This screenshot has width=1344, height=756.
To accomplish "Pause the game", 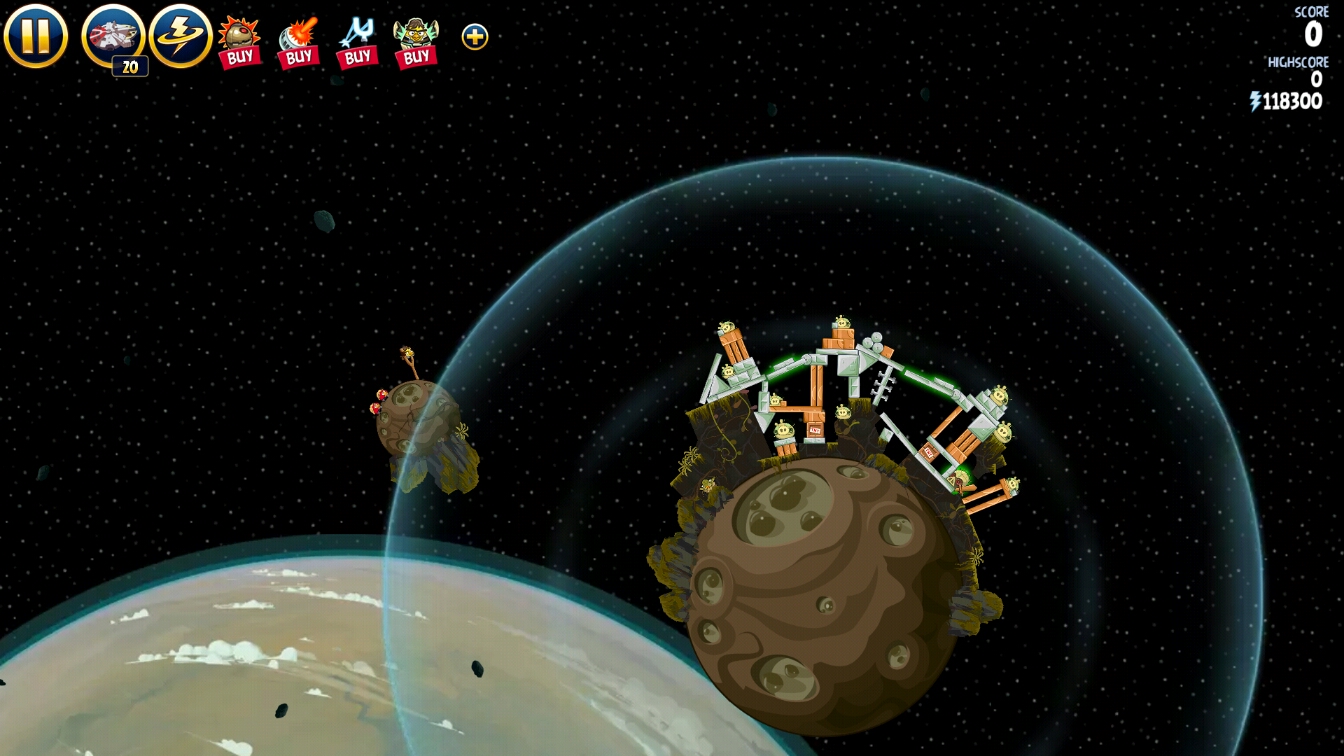I will point(36,36).
